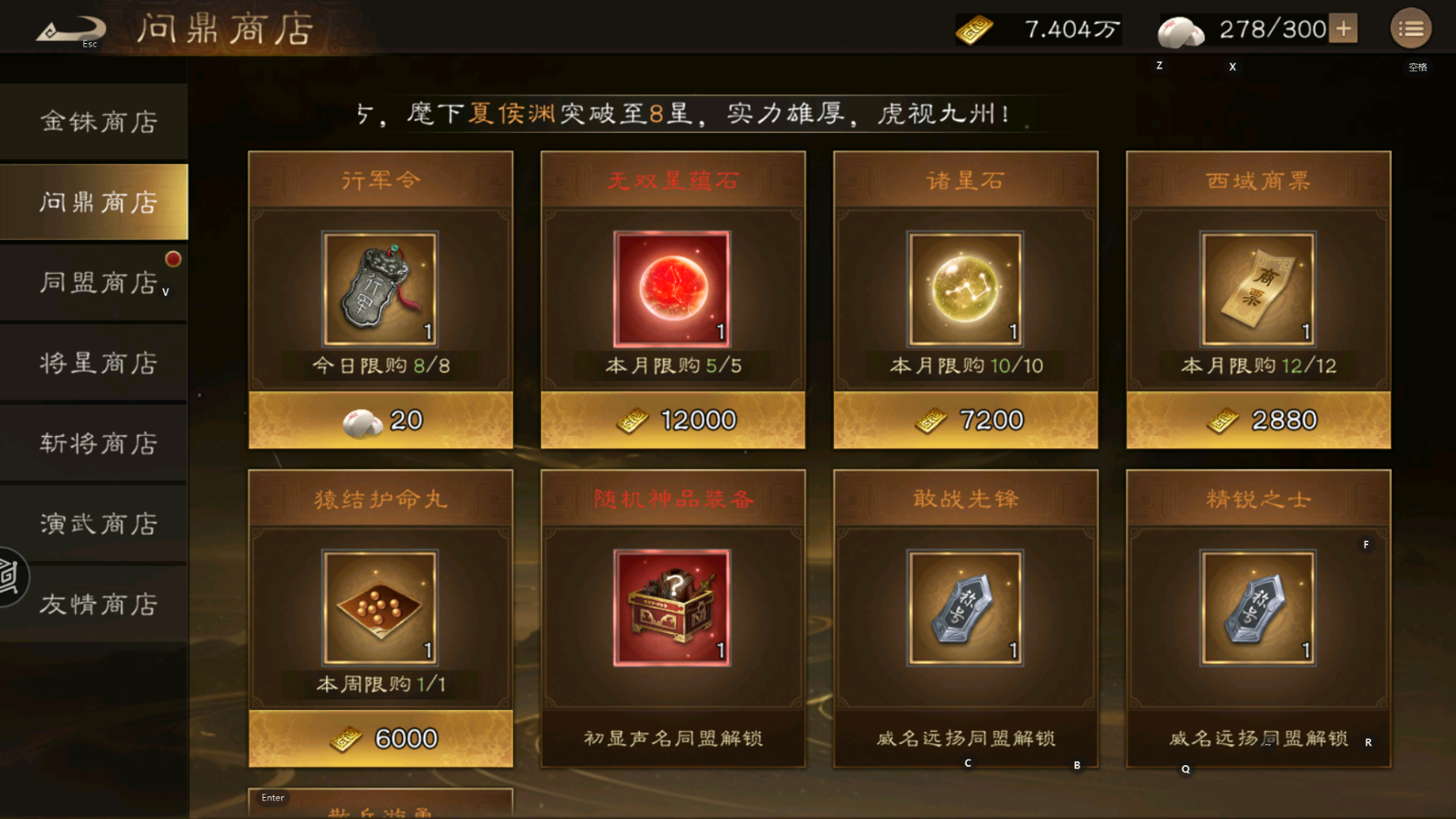1456x819 pixels.
Task: Open the 同盟商店 tab with red dot
Action: 94,281
